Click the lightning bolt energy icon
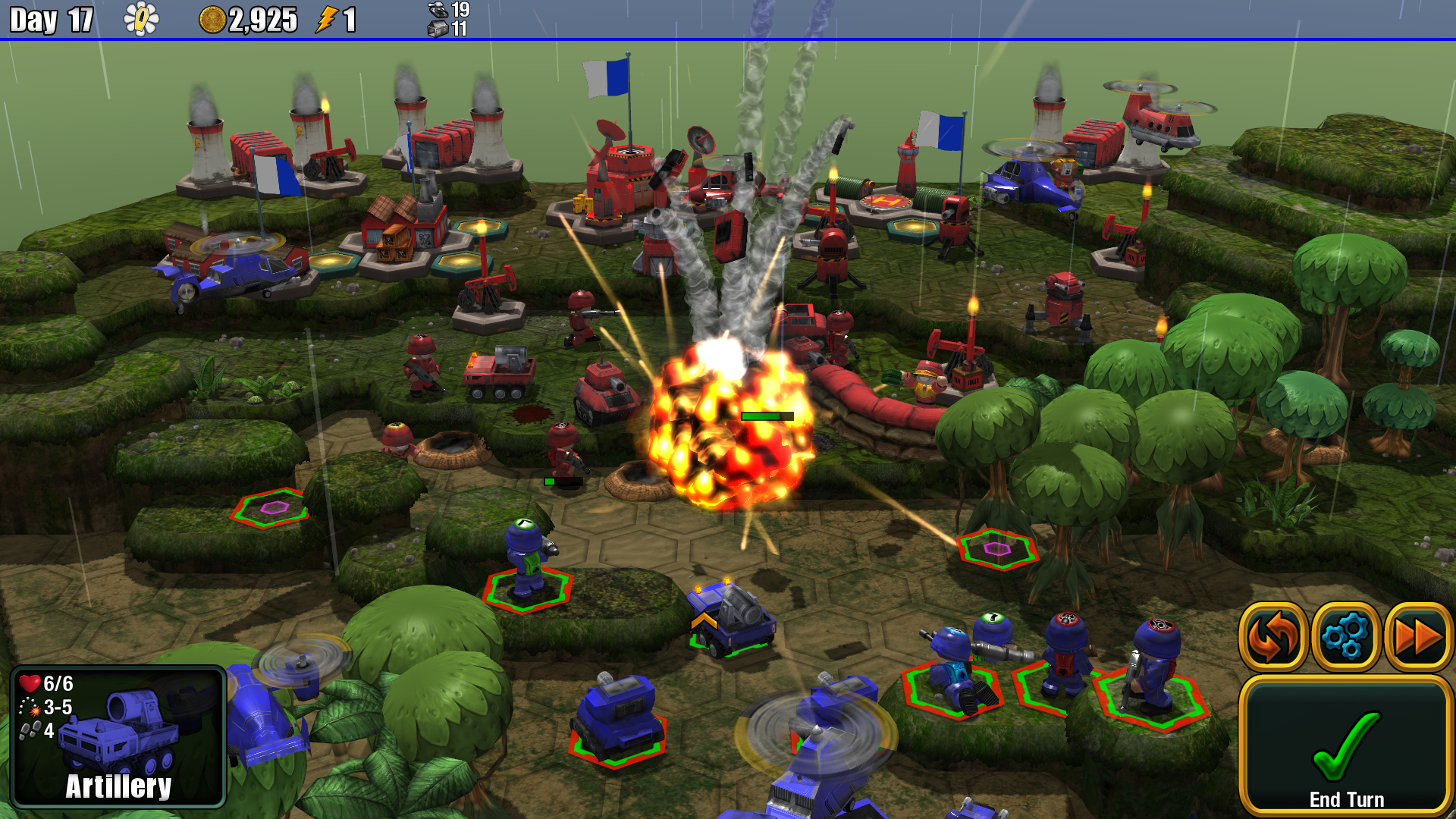Viewport: 1456px width, 819px height. [329, 20]
